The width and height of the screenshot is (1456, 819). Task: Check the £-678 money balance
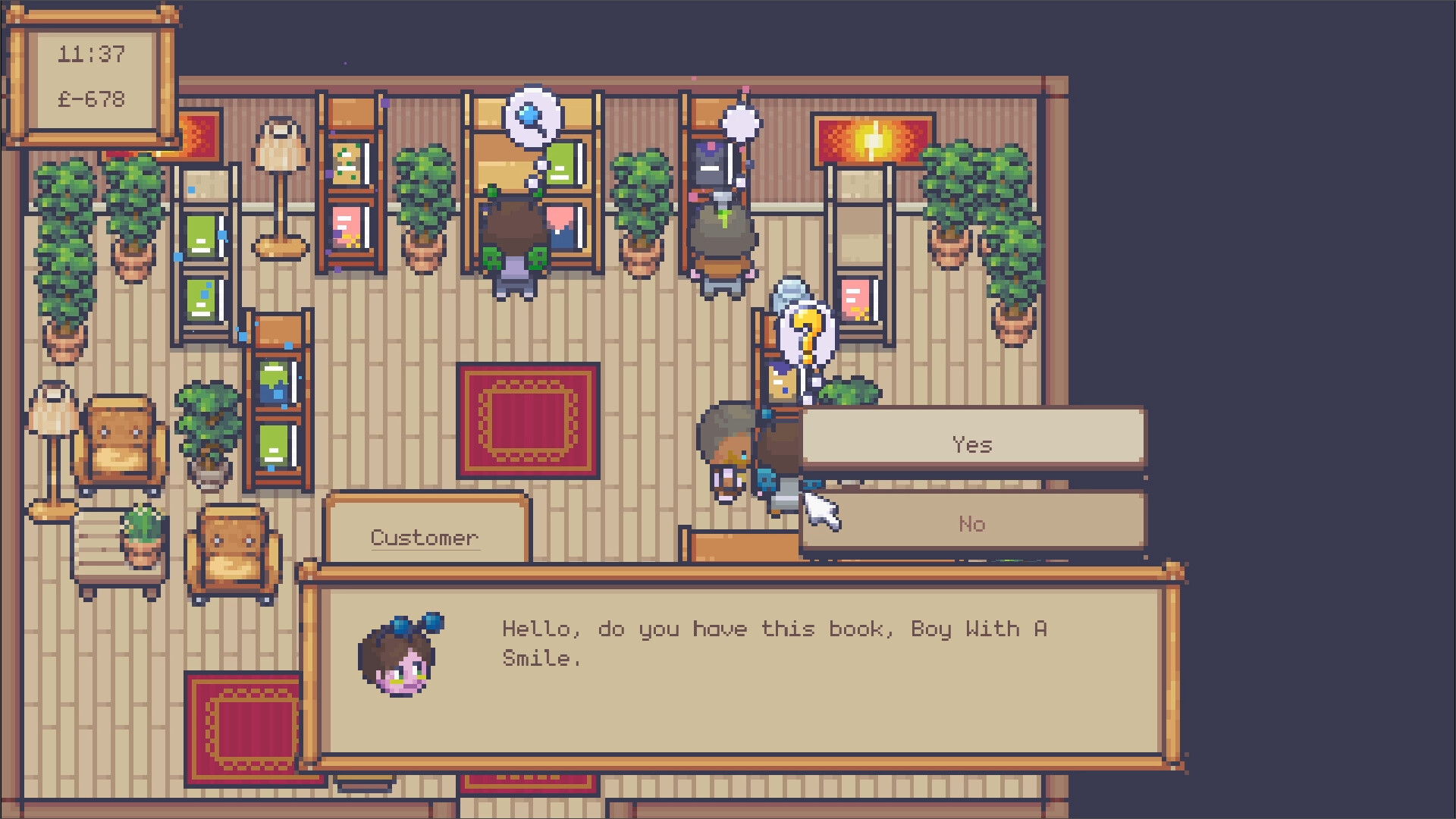tap(91, 97)
